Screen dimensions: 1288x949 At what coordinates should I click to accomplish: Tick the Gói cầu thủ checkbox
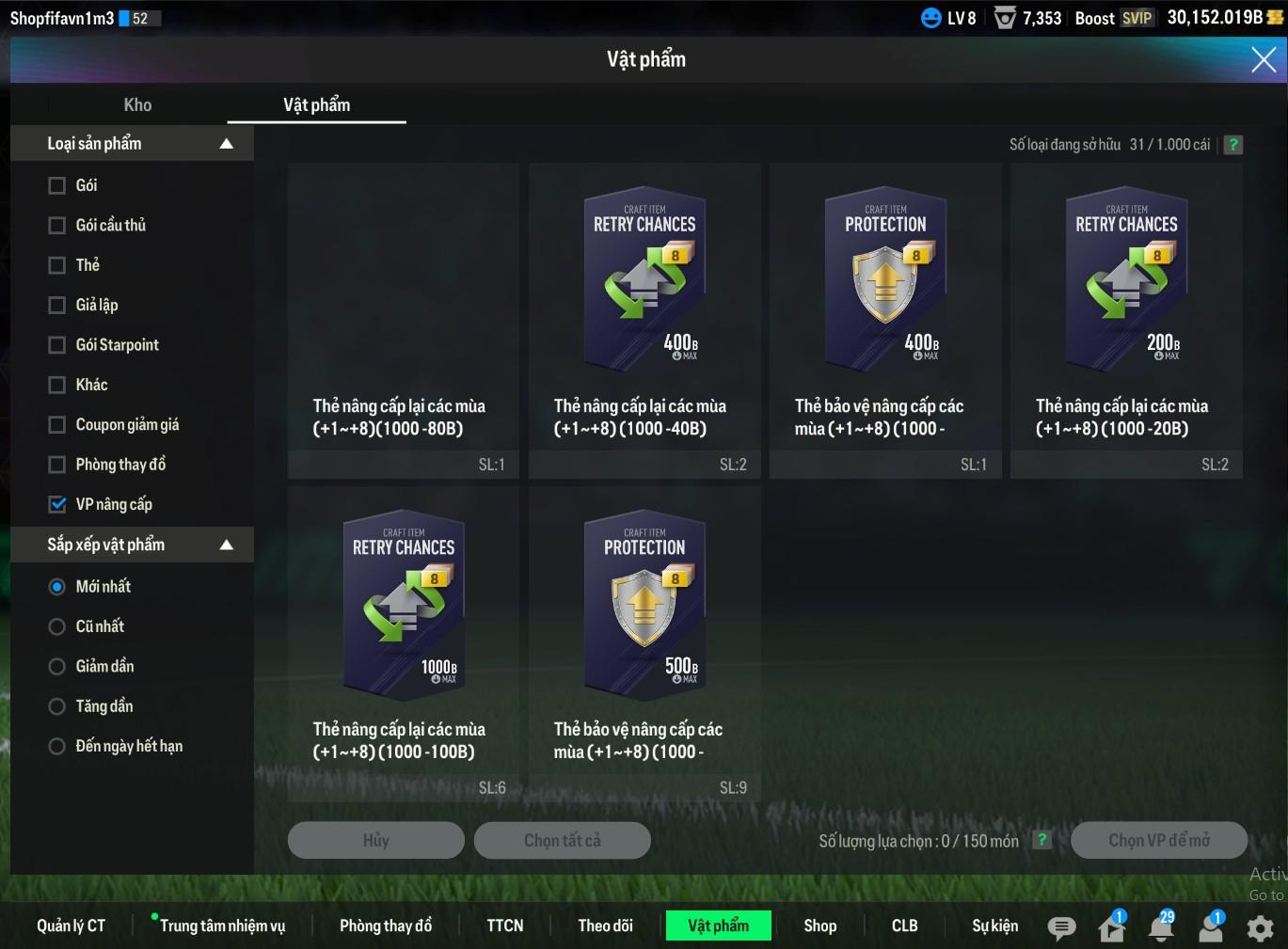[57, 226]
